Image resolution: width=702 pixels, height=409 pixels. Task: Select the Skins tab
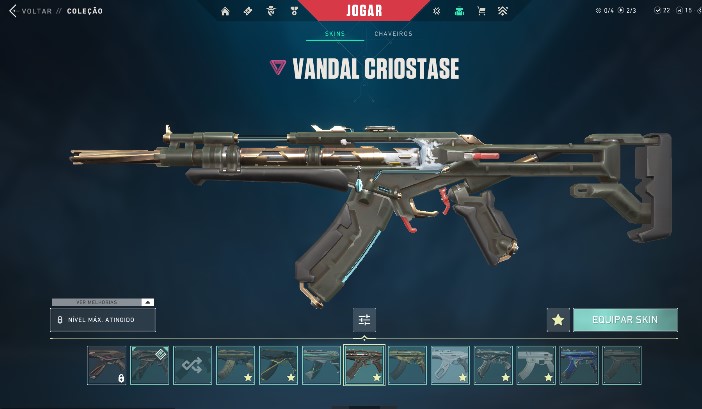click(335, 34)
